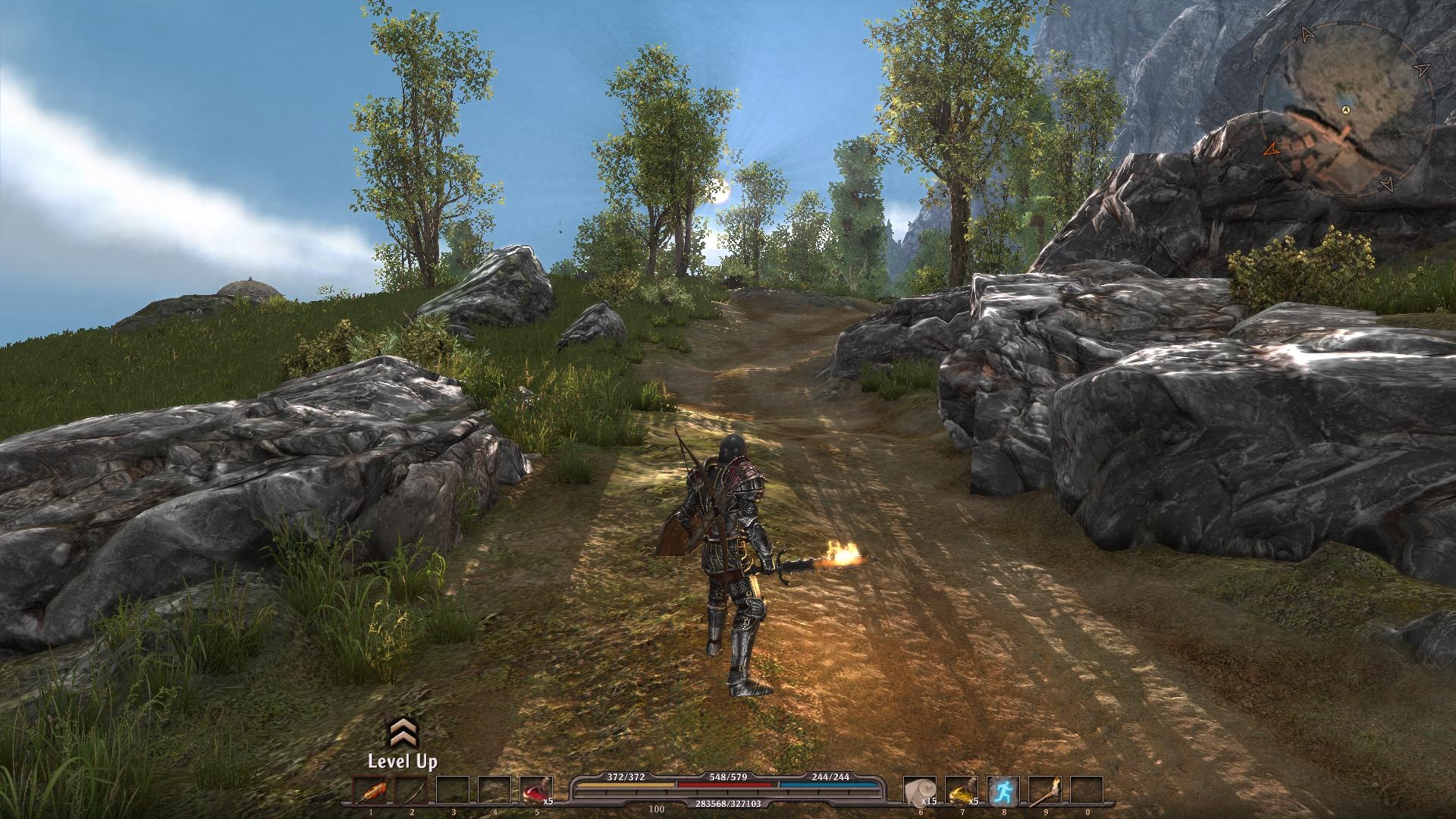
Task: Activate the blue sprint ability icon
Action: [x=1003, y=792]
